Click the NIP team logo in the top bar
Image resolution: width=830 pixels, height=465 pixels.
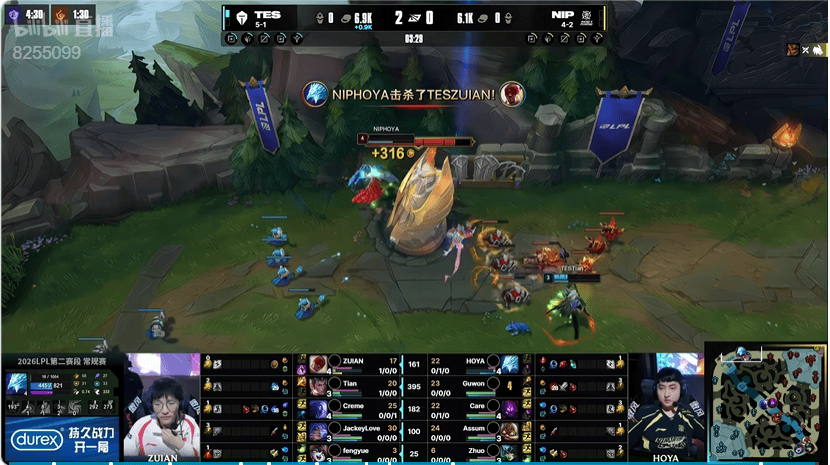click(x=588, y=18)
